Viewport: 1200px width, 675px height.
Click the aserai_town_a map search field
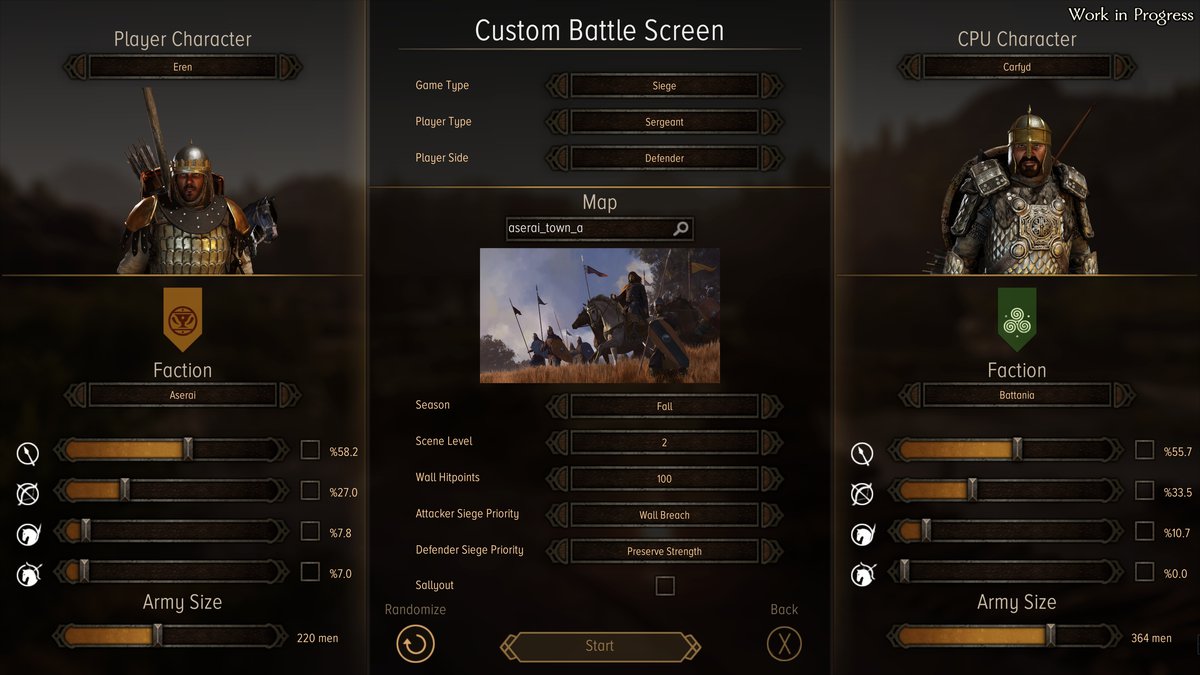point(590,229)
